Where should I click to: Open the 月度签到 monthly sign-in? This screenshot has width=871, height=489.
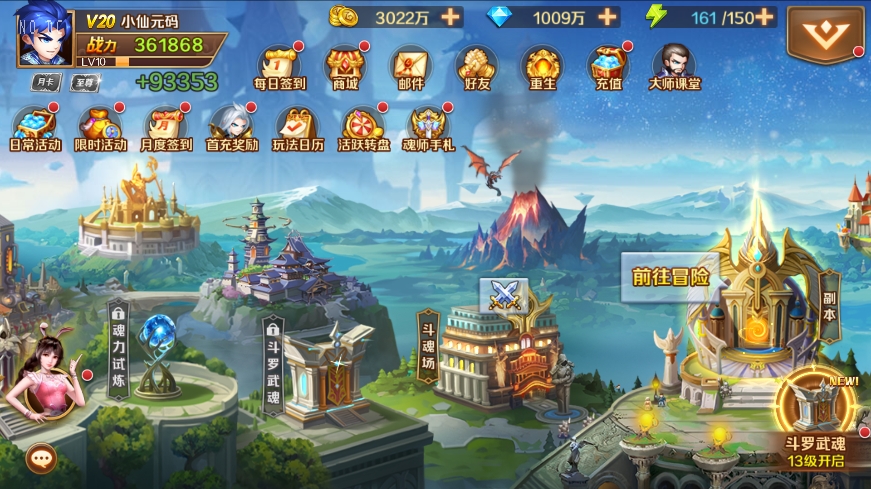(x=166, y=127)
